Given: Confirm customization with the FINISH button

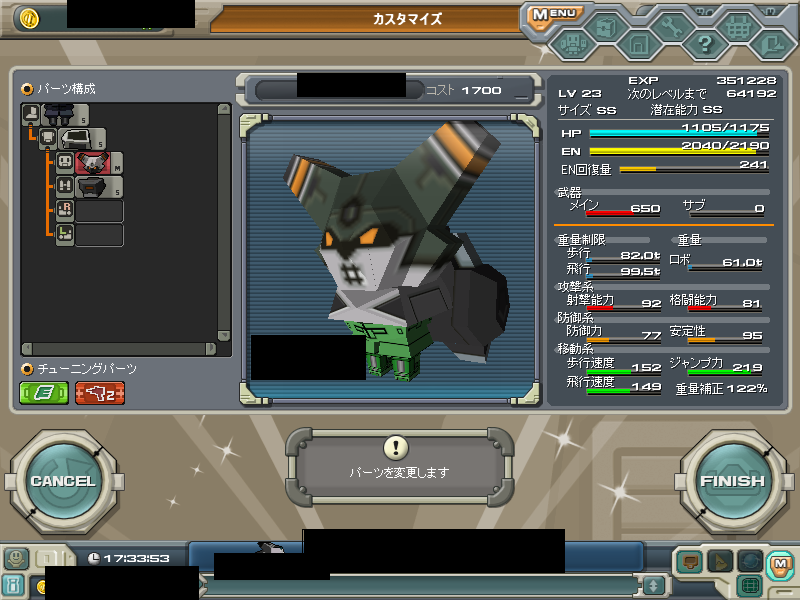Looking at the screenshot, I should pos(732,481).
